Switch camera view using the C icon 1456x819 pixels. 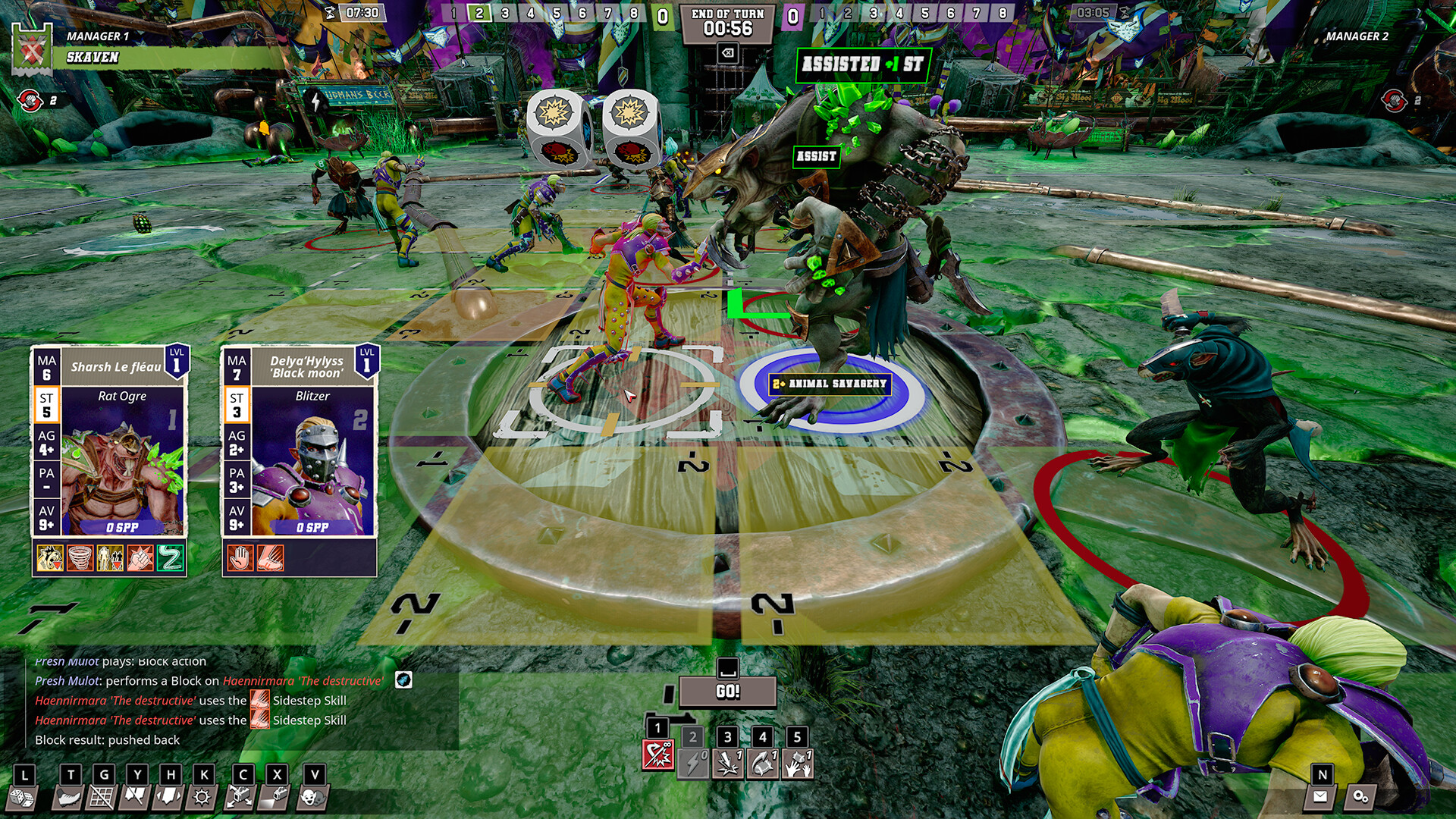click(x=241, y=798)
